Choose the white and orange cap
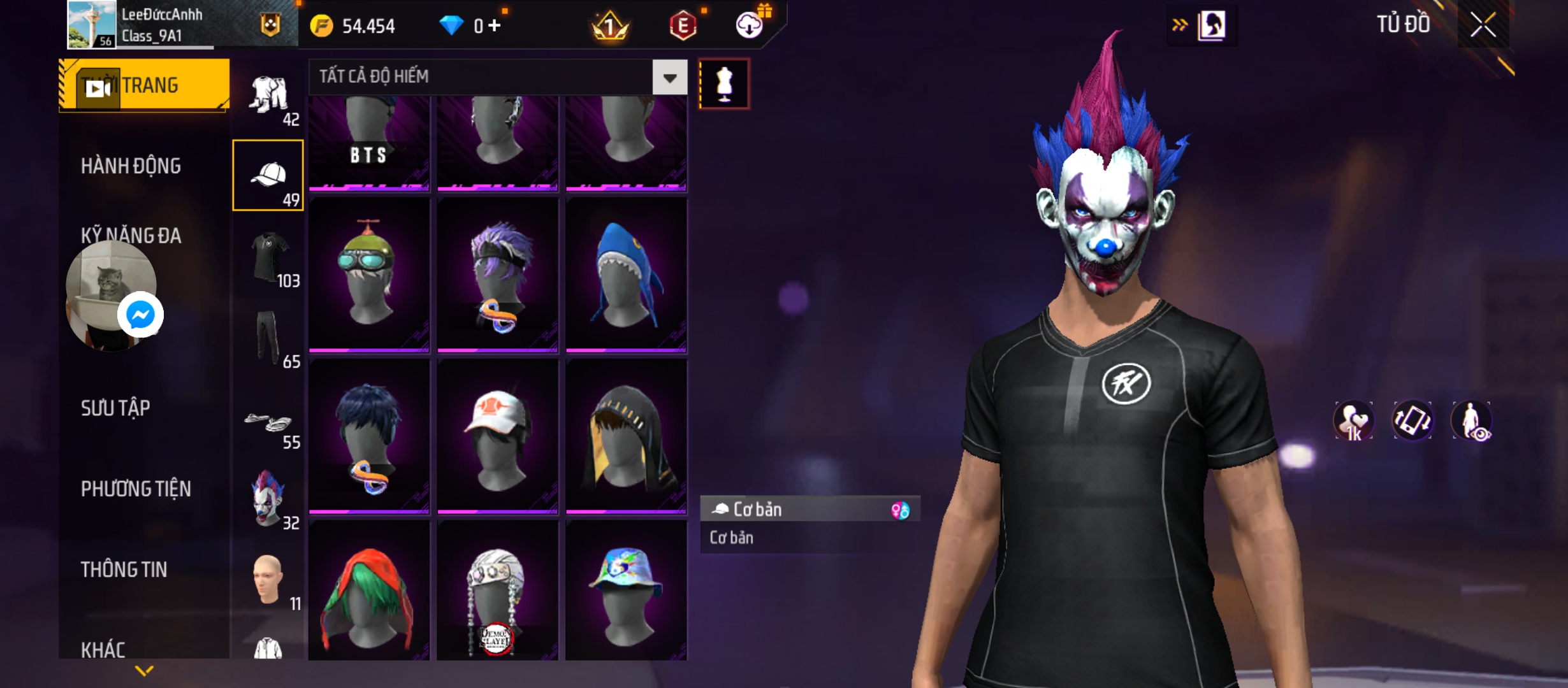The height and width of the screenshot is (688, 1568). tap(497, 436)
